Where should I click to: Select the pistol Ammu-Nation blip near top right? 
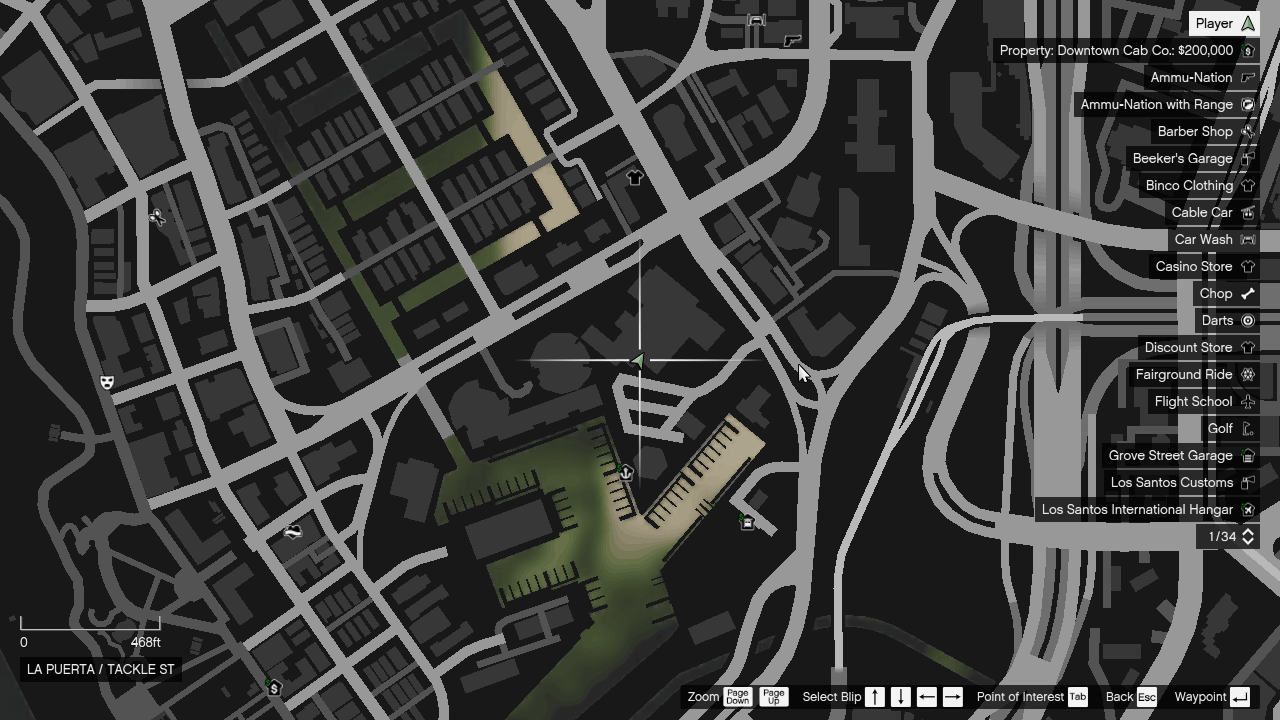coord(792,41)
